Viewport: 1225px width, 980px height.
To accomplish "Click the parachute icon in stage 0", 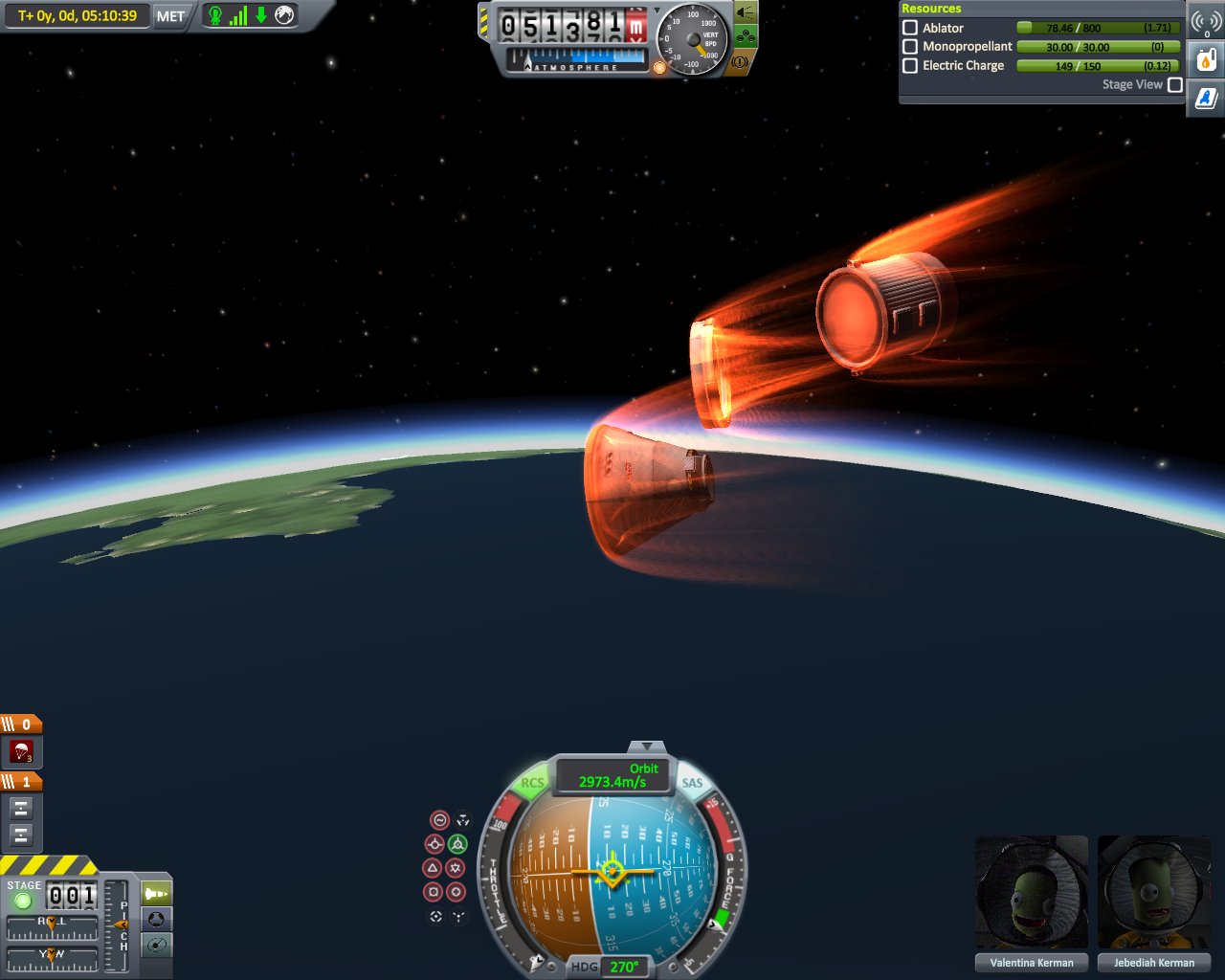I will [x=21, y=751].
